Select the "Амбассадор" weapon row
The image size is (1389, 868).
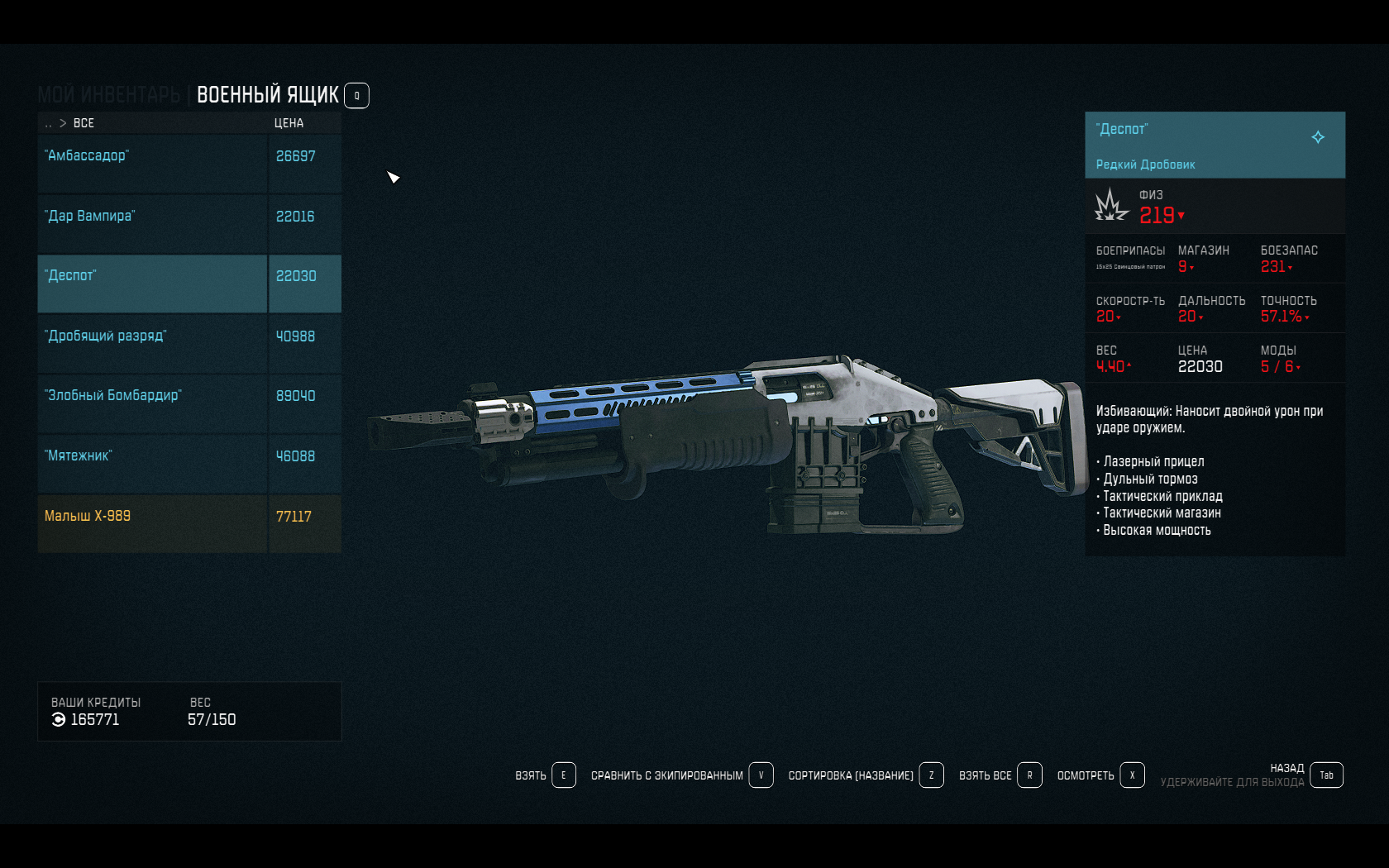pyautogui.click(x=153, y=164)
